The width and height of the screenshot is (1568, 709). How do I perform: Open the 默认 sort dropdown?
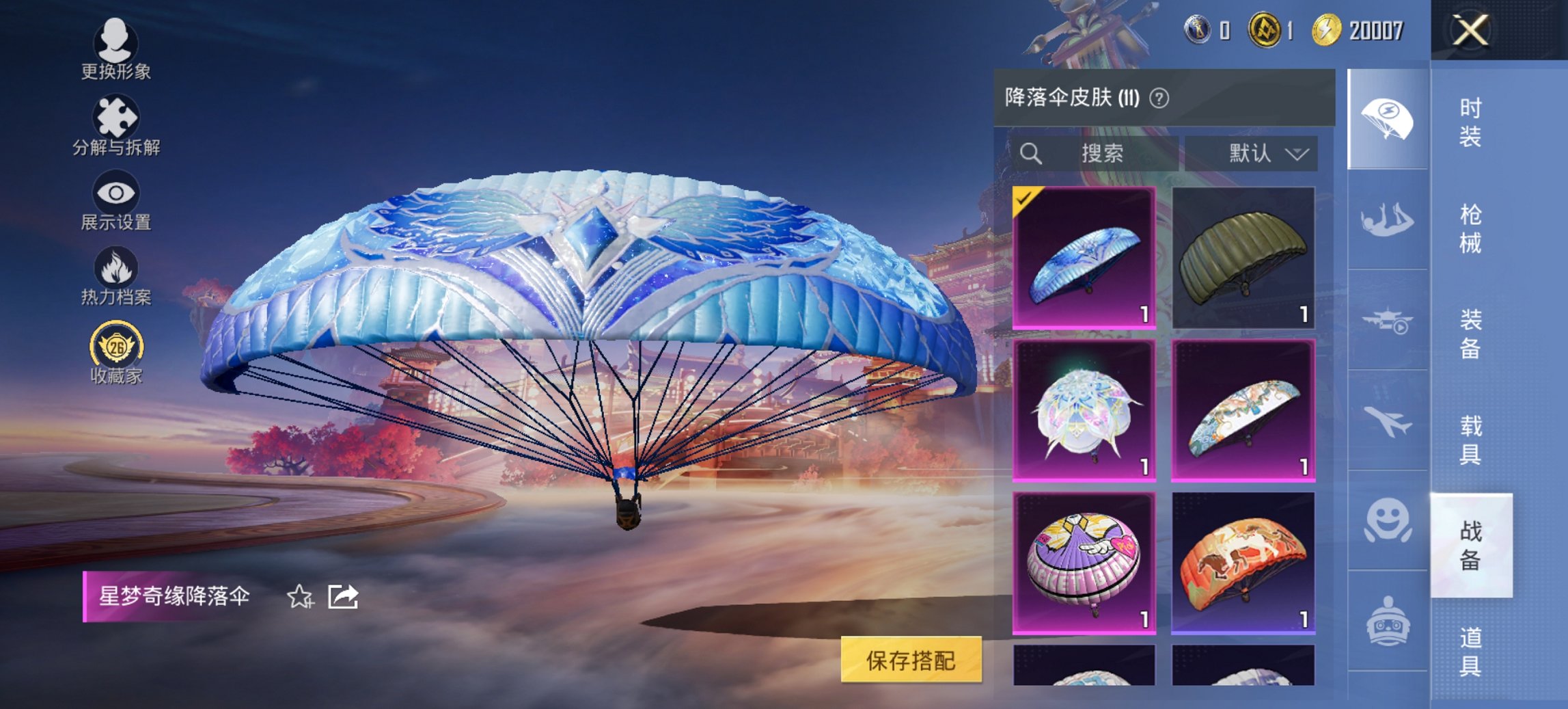click(1256, 153)
